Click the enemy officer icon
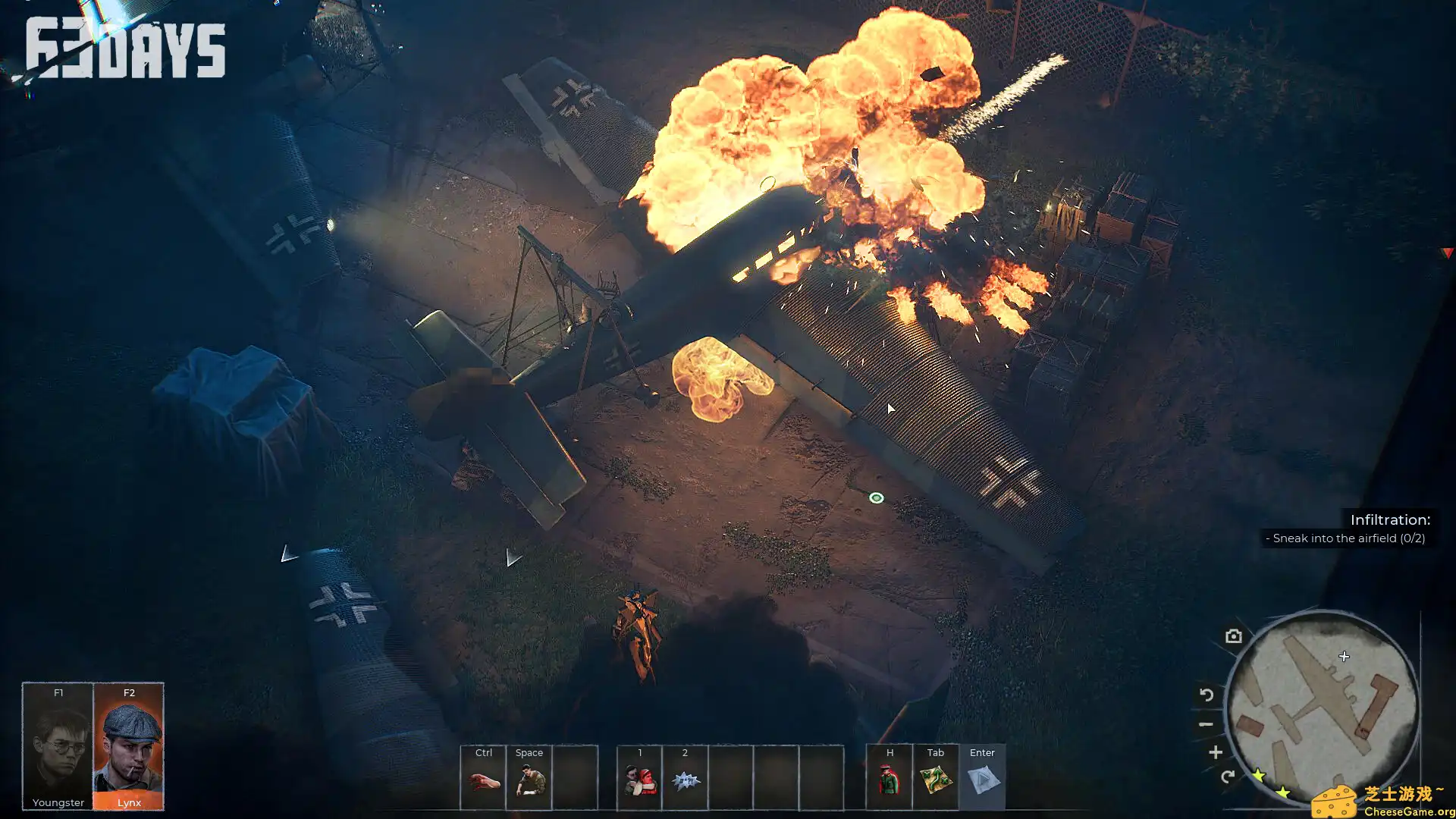The width and height of the screenshot is (1456, 819). (890, 779)
